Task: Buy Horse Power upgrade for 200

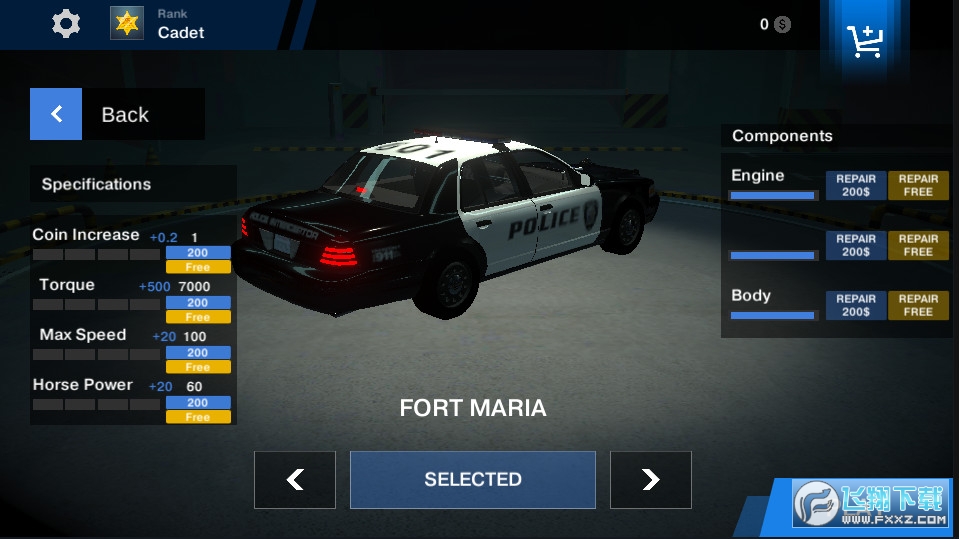Action: coord(198,403)
